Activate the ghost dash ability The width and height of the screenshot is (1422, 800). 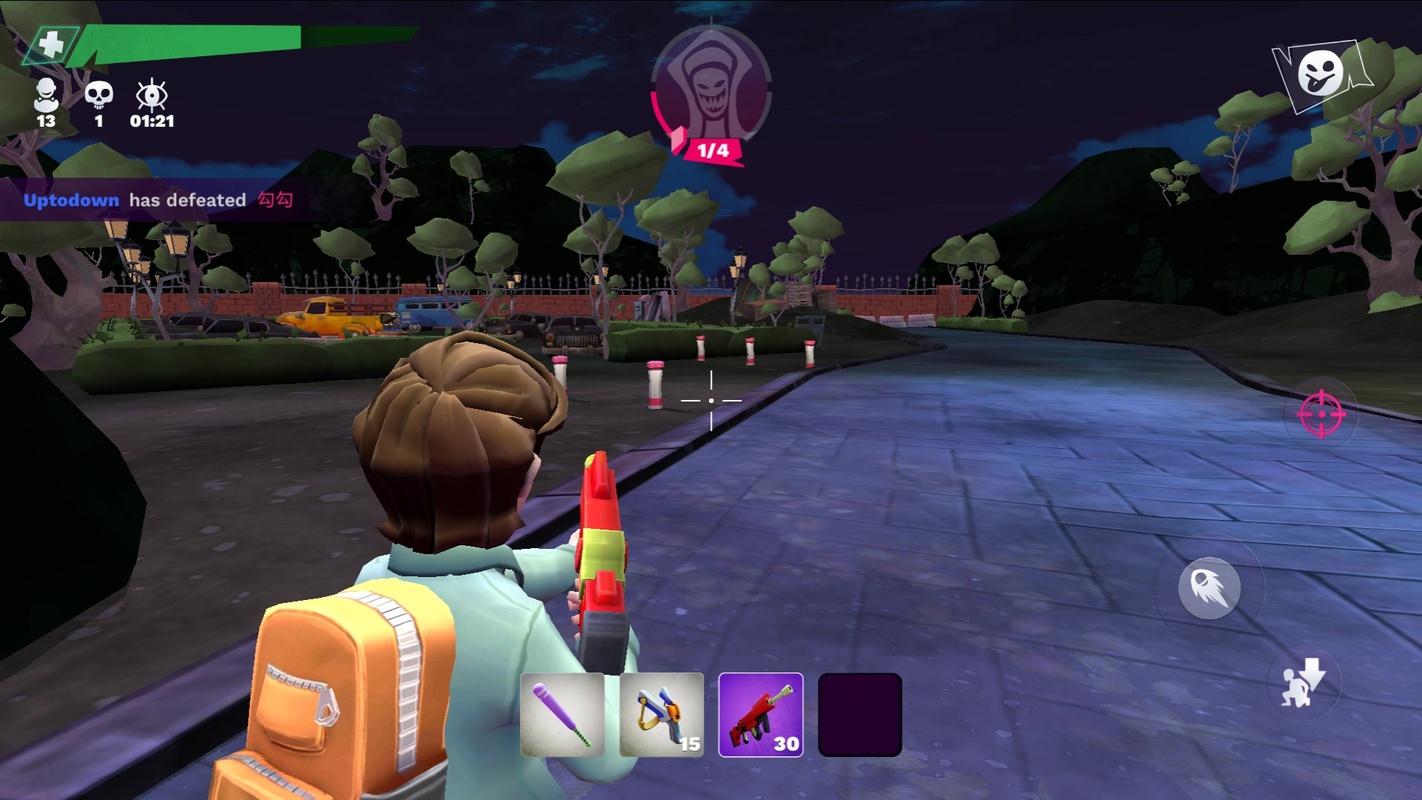tap(1208, 588)
